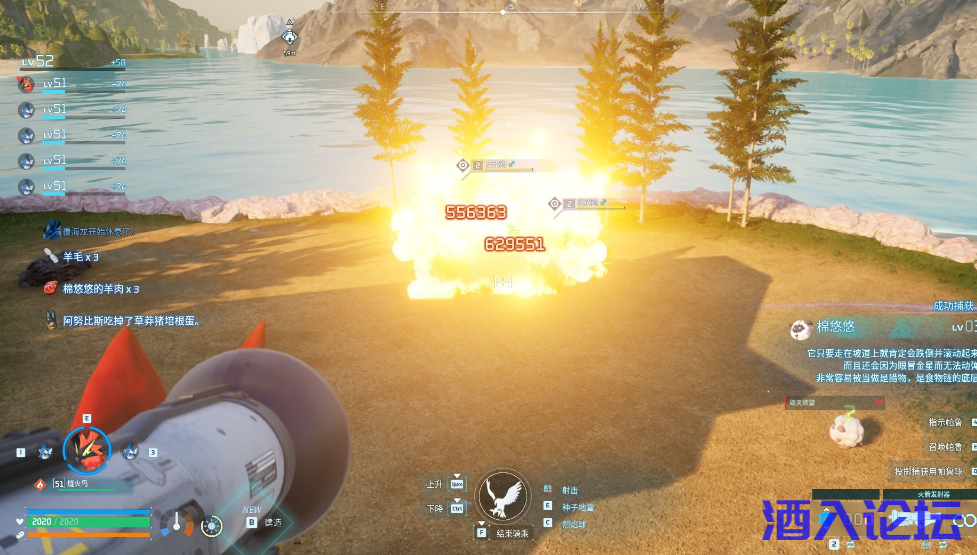Click the compass waypoint marker at top

[x=289, y=36]
